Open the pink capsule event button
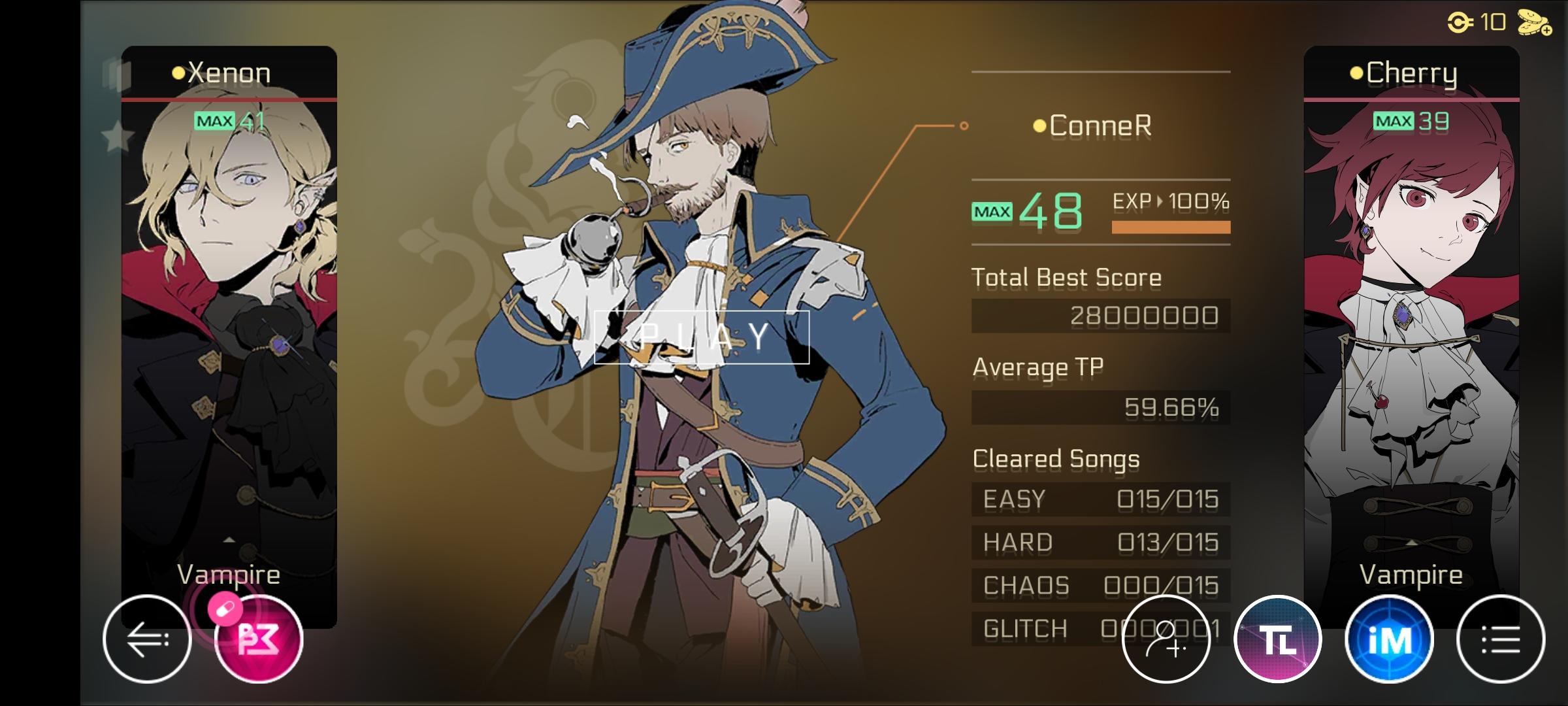 (259, 639)
